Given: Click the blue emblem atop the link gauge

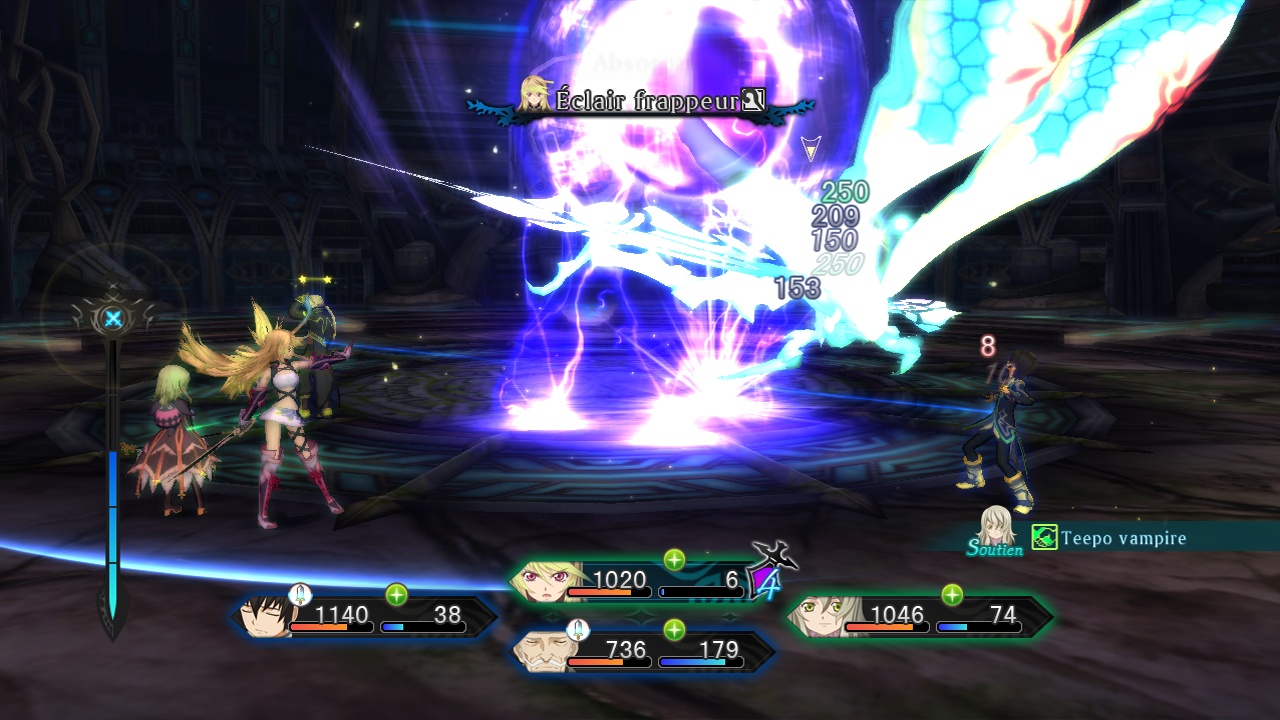Looking at the screenshot, I should click(113, 319).
